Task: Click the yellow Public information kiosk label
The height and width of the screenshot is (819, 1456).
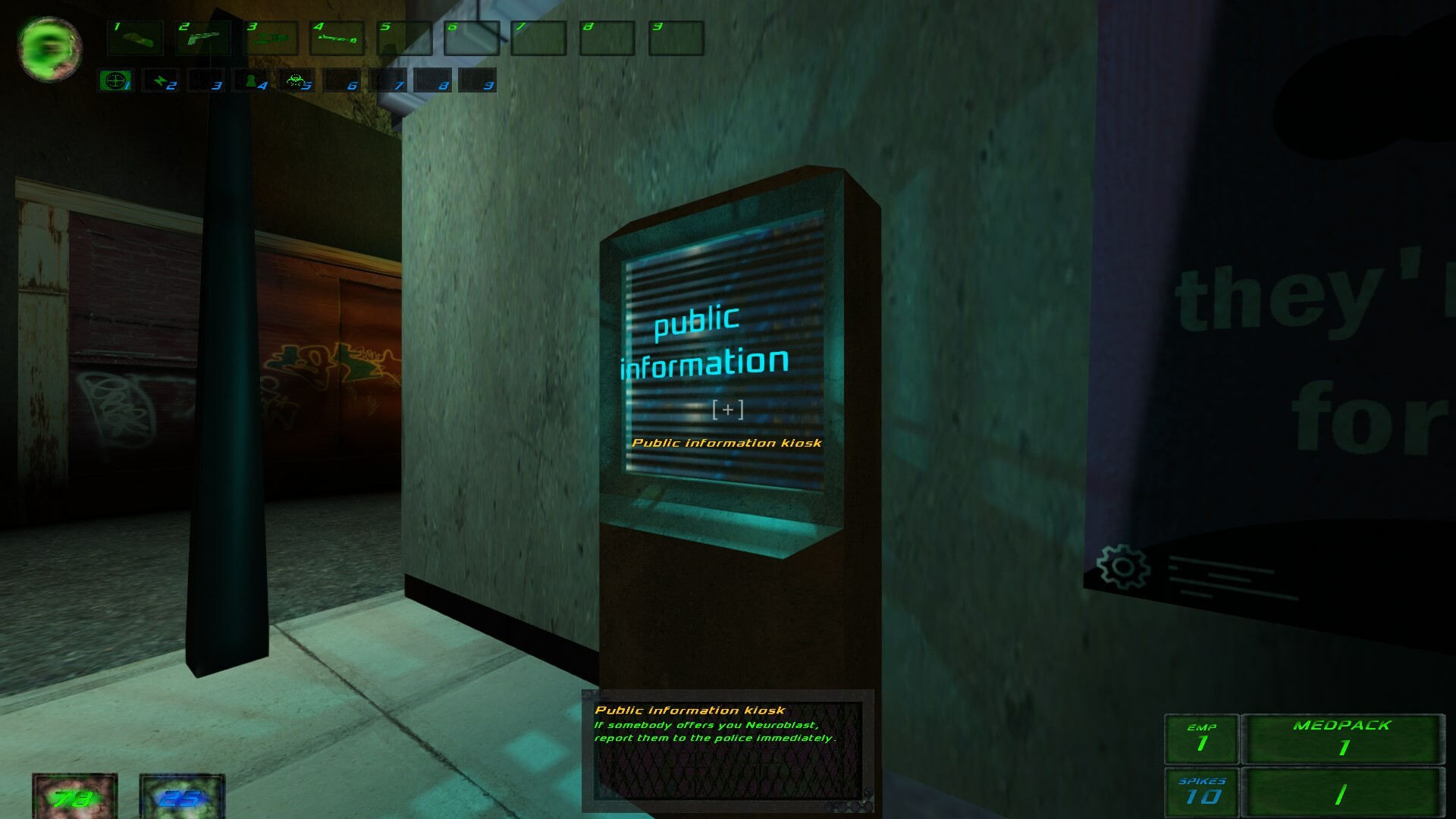Action: pos(727,444)
